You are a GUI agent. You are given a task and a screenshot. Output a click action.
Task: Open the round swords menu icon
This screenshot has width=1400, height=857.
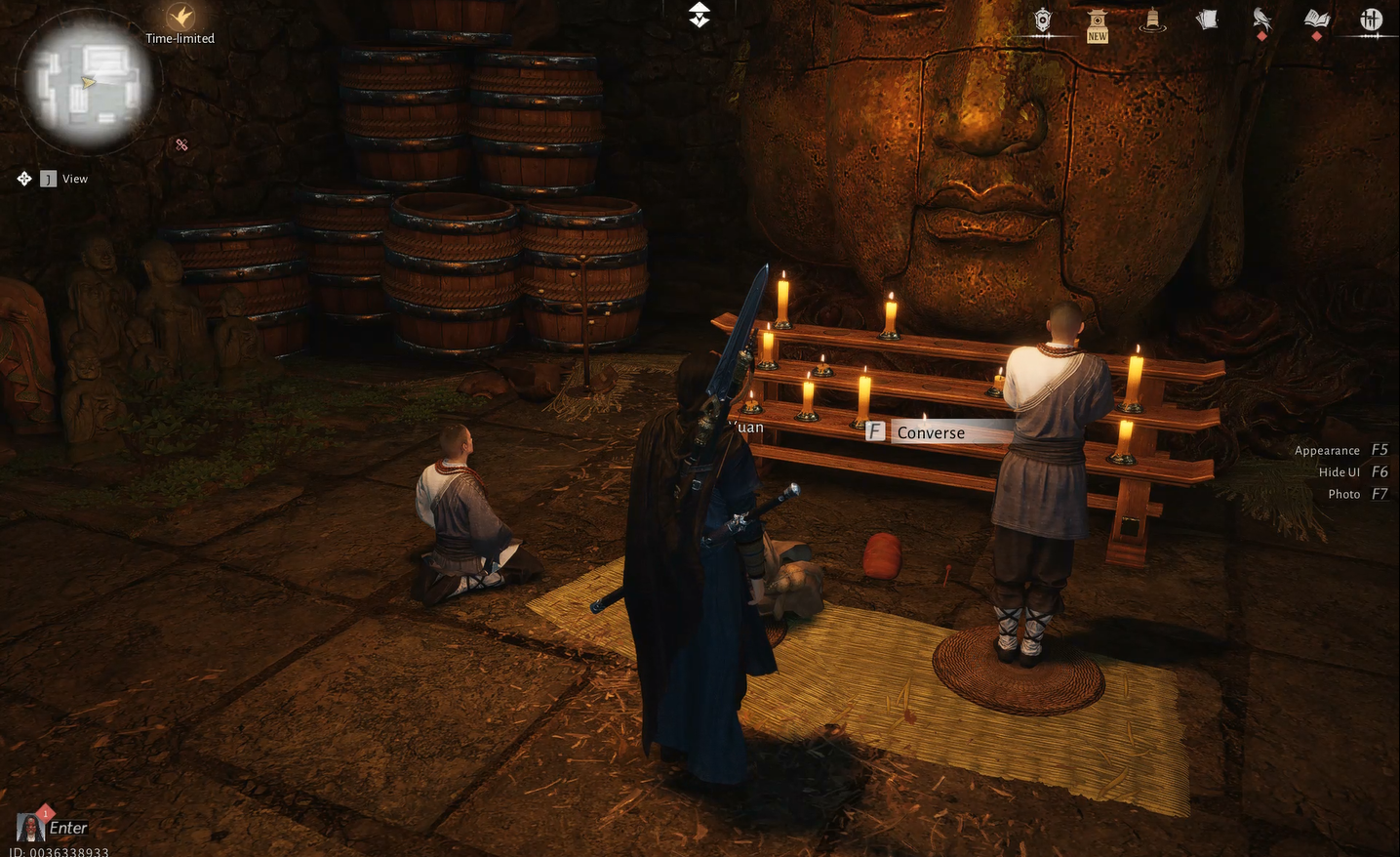point(1371,20)
